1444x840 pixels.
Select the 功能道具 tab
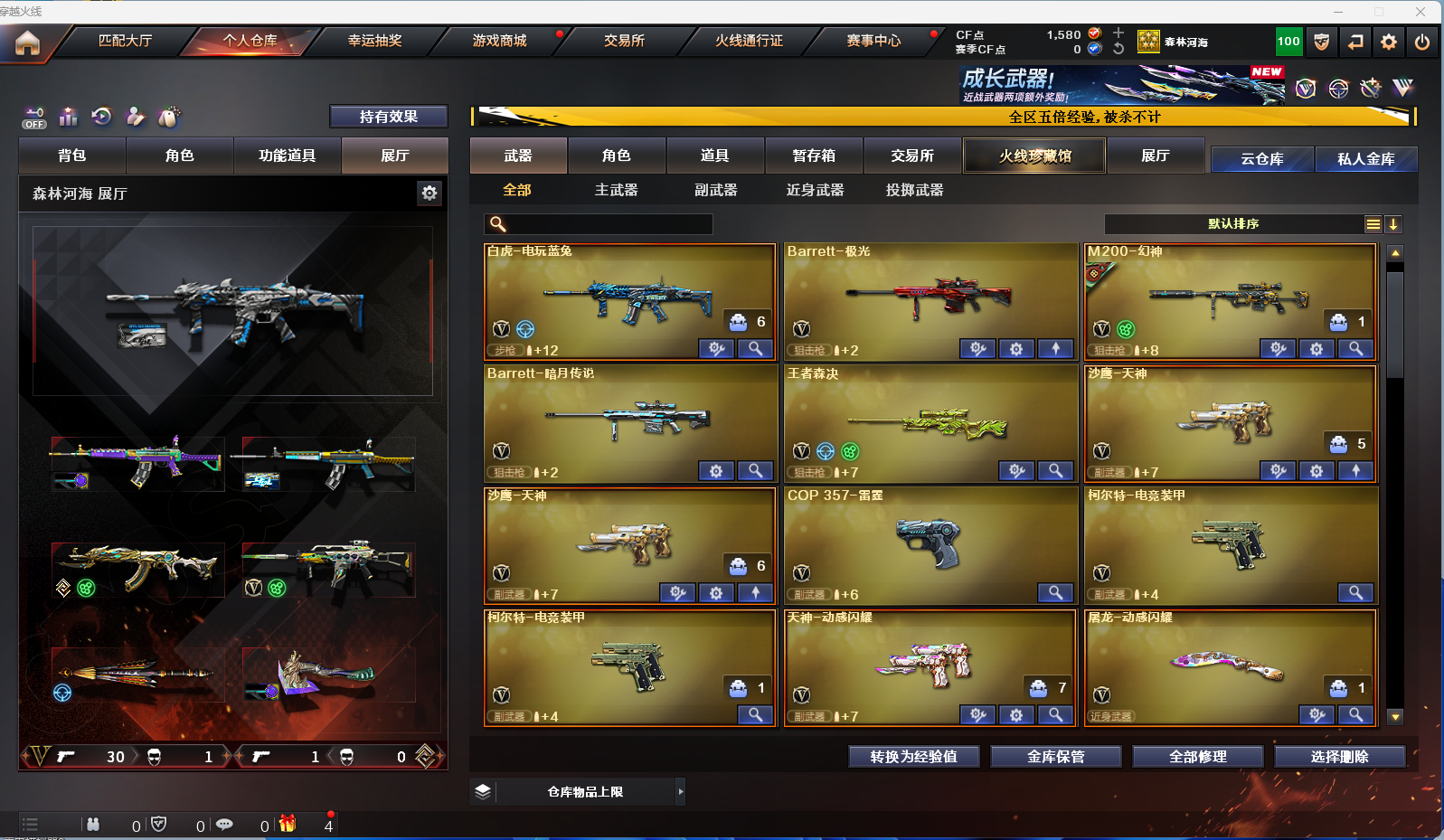(x=287, y=156)
